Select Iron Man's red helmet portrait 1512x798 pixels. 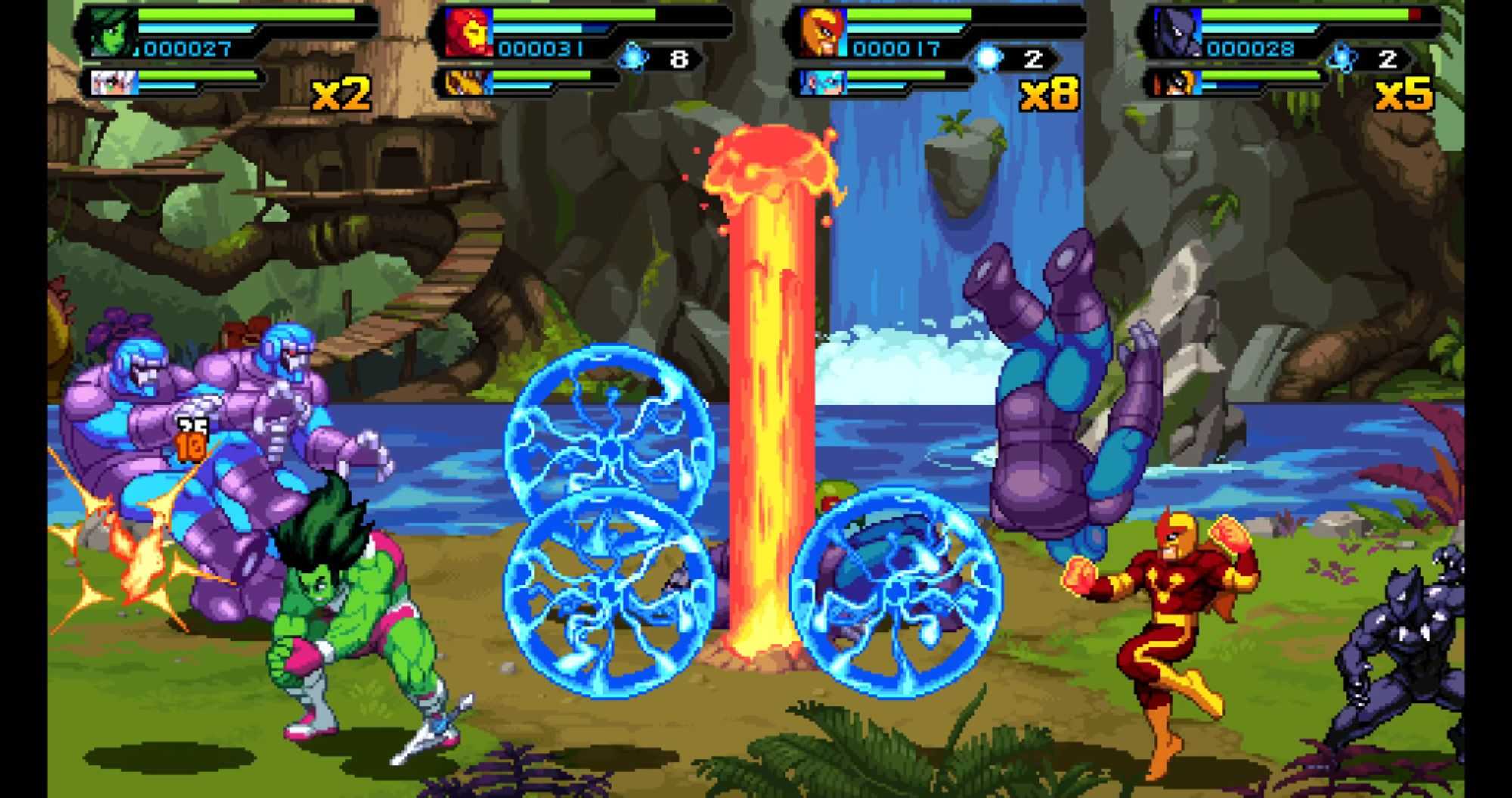[x=468, y=33]
